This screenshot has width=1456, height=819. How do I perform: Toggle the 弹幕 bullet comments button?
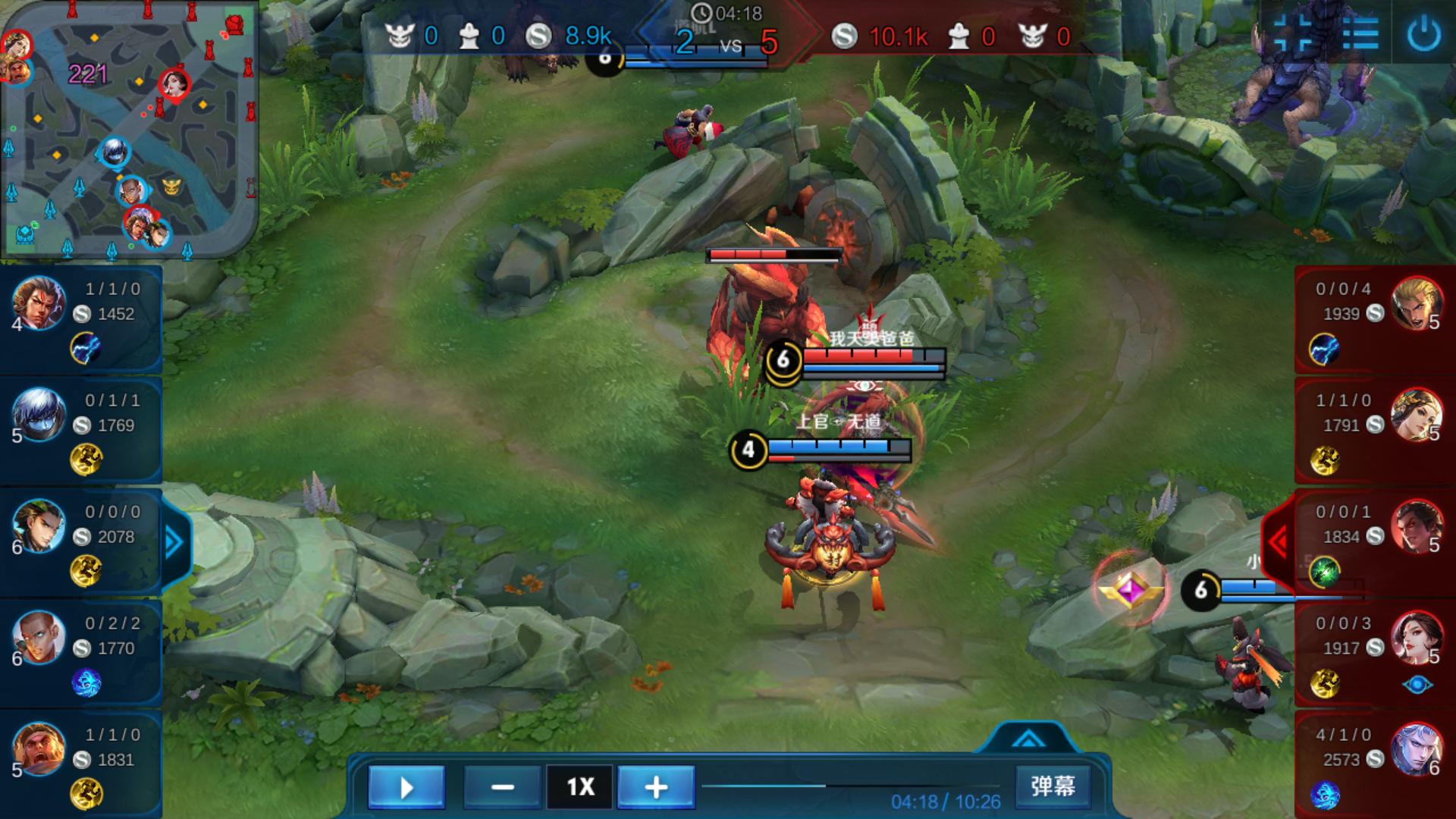point(1053,786)
